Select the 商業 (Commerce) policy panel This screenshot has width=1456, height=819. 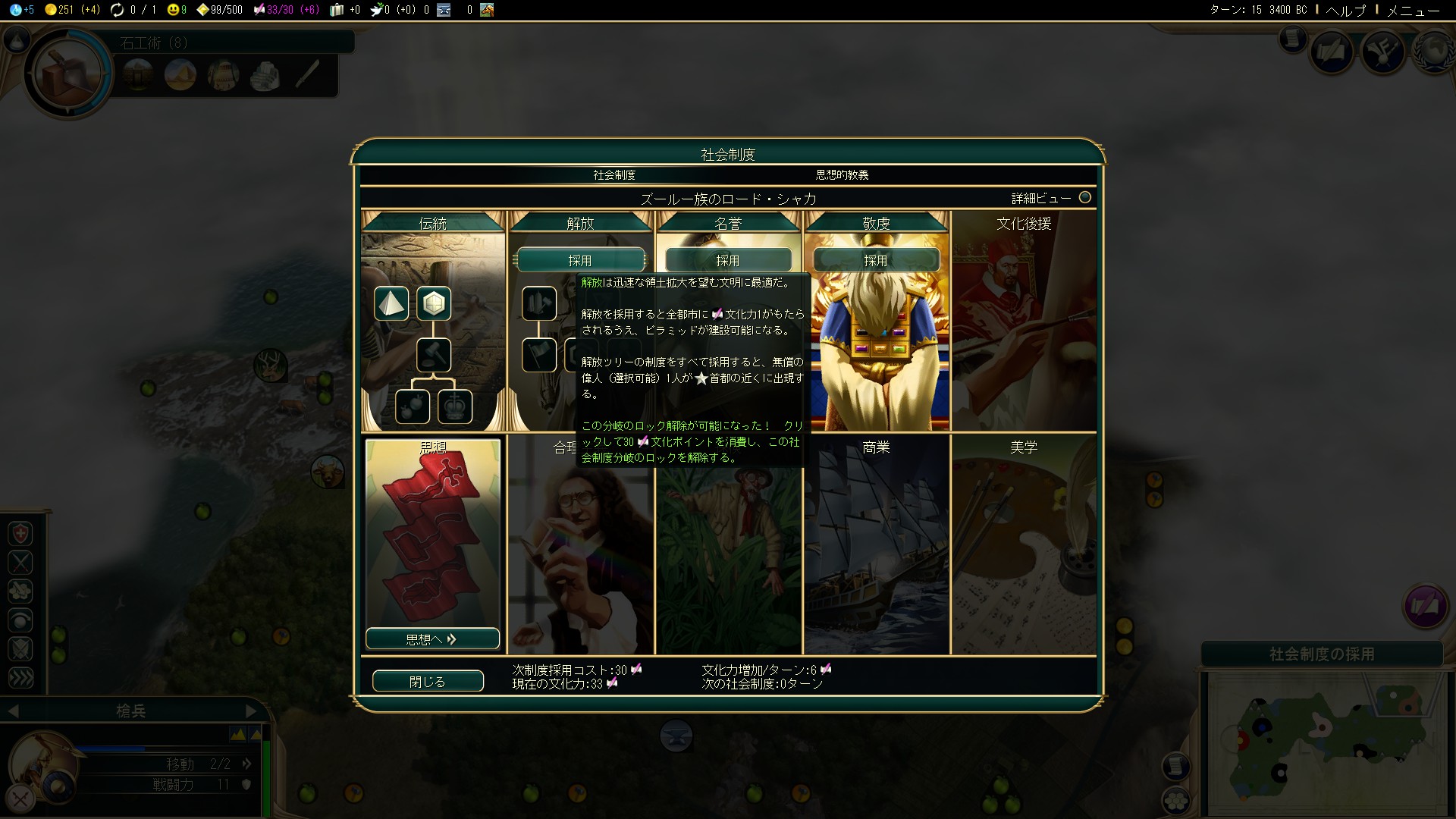coord(876,546)
